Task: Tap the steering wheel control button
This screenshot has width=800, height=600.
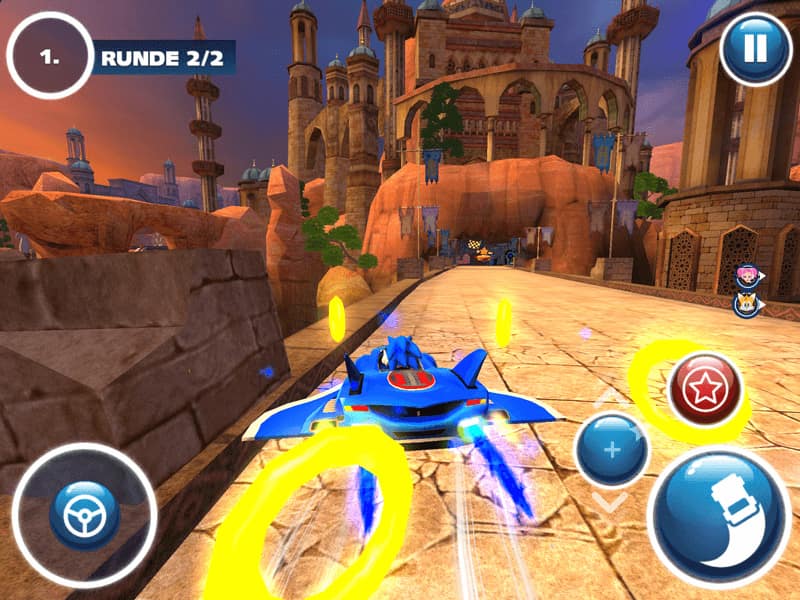Action: (84, 515)
